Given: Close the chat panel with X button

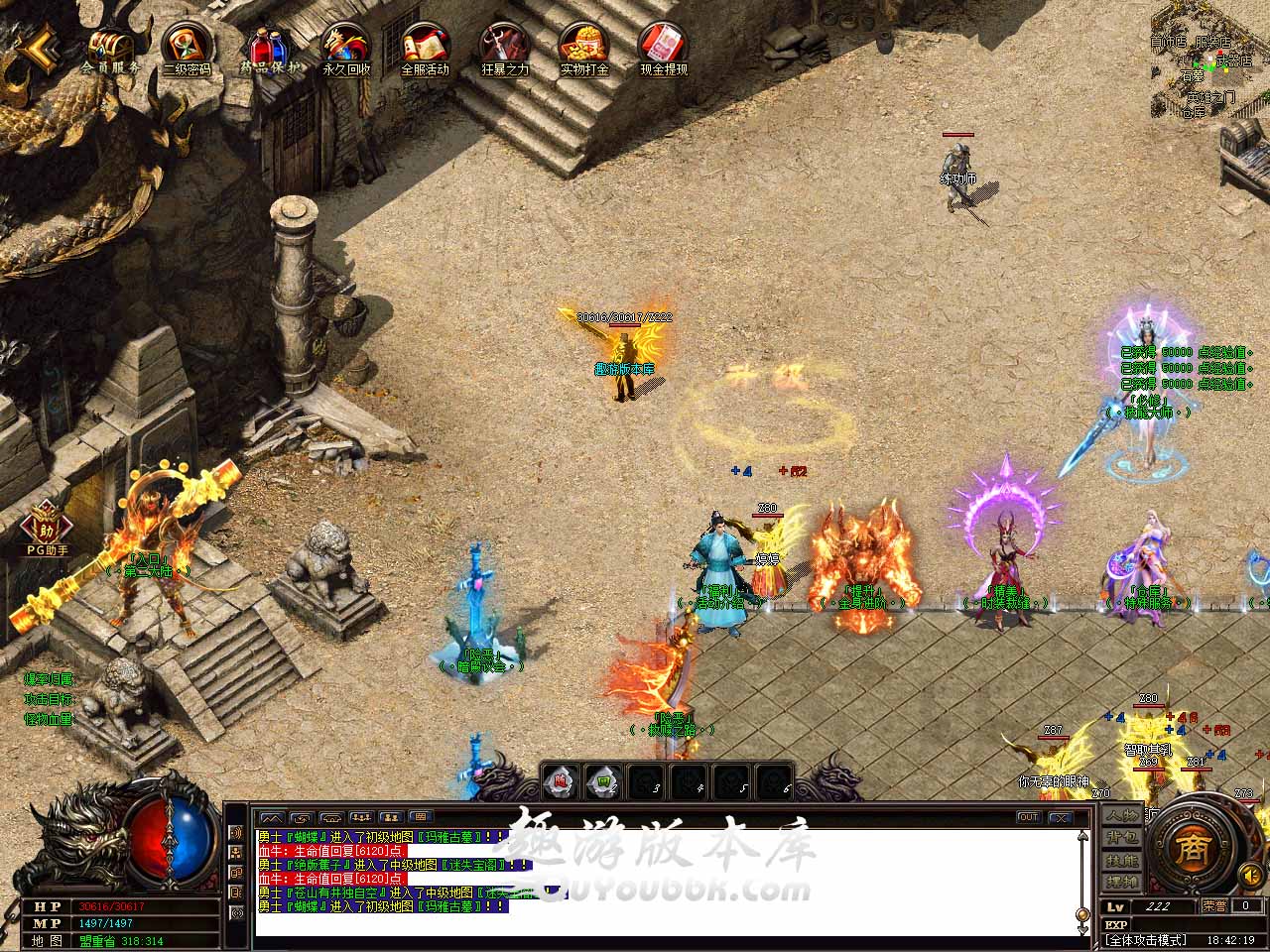Looking at the screenshot, I should pyautogui.click(x=1061, y=817).
